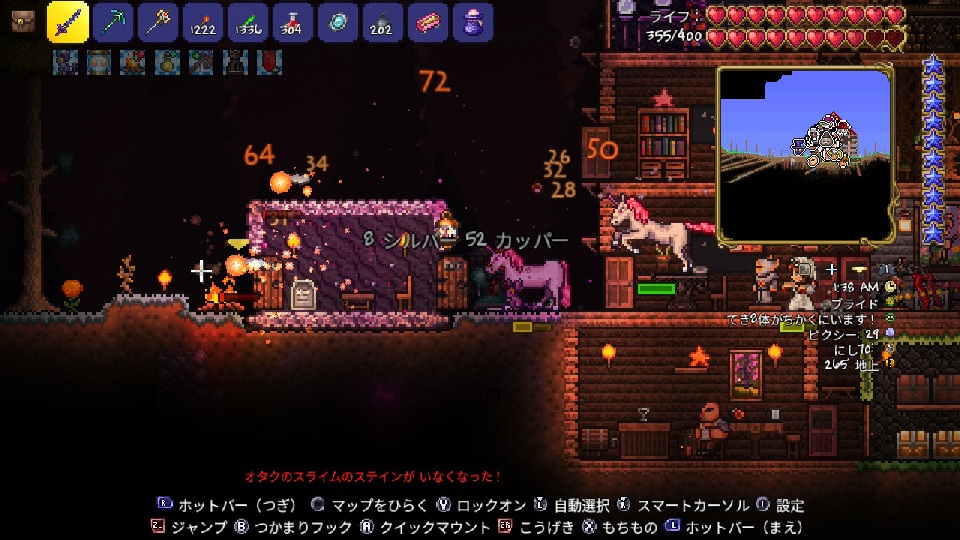
Task: Pick the green glowstick hotbar slot
Action: pyautogui.click(x=247, y=21)
